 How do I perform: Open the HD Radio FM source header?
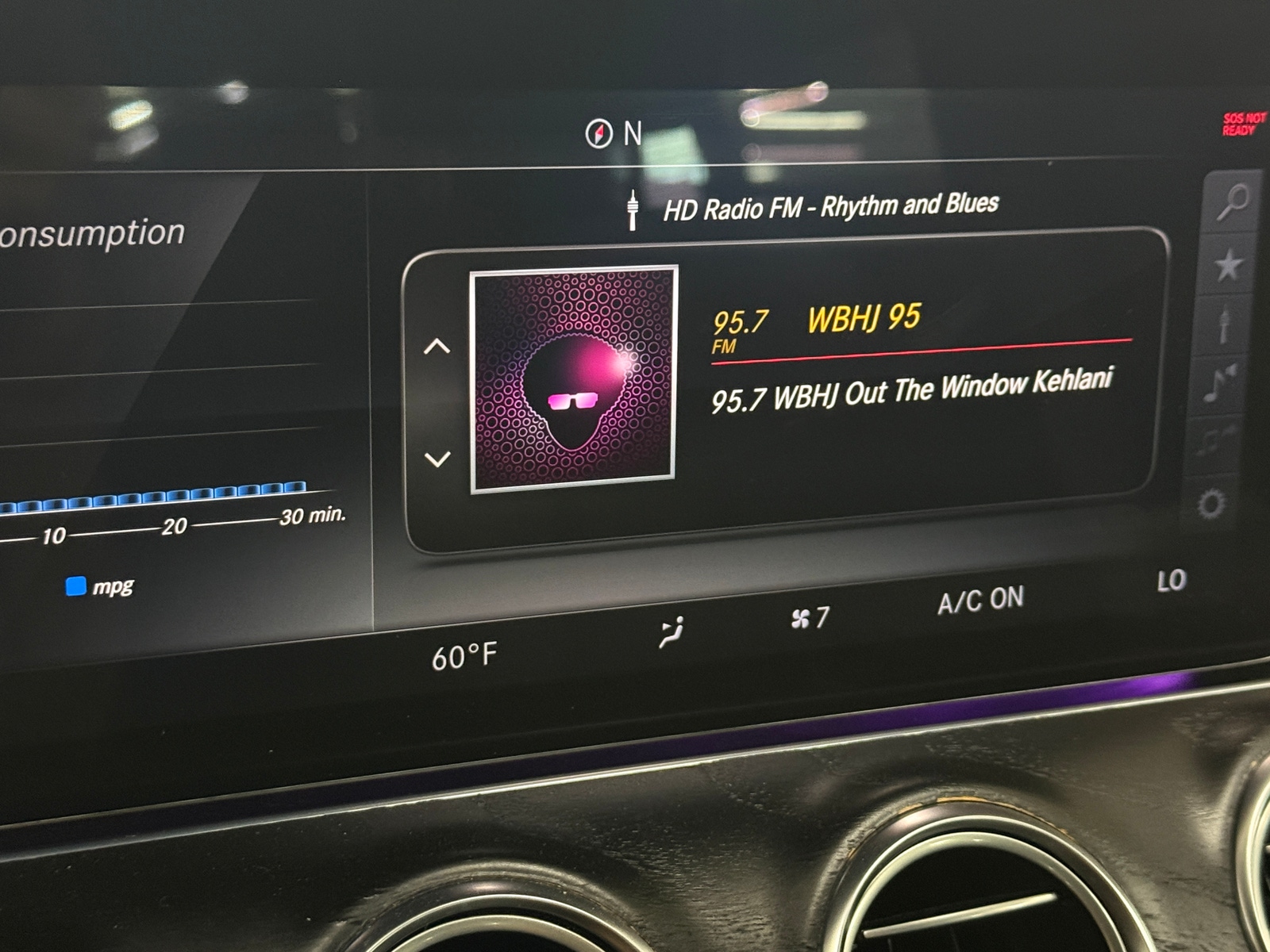pos(829,207)
